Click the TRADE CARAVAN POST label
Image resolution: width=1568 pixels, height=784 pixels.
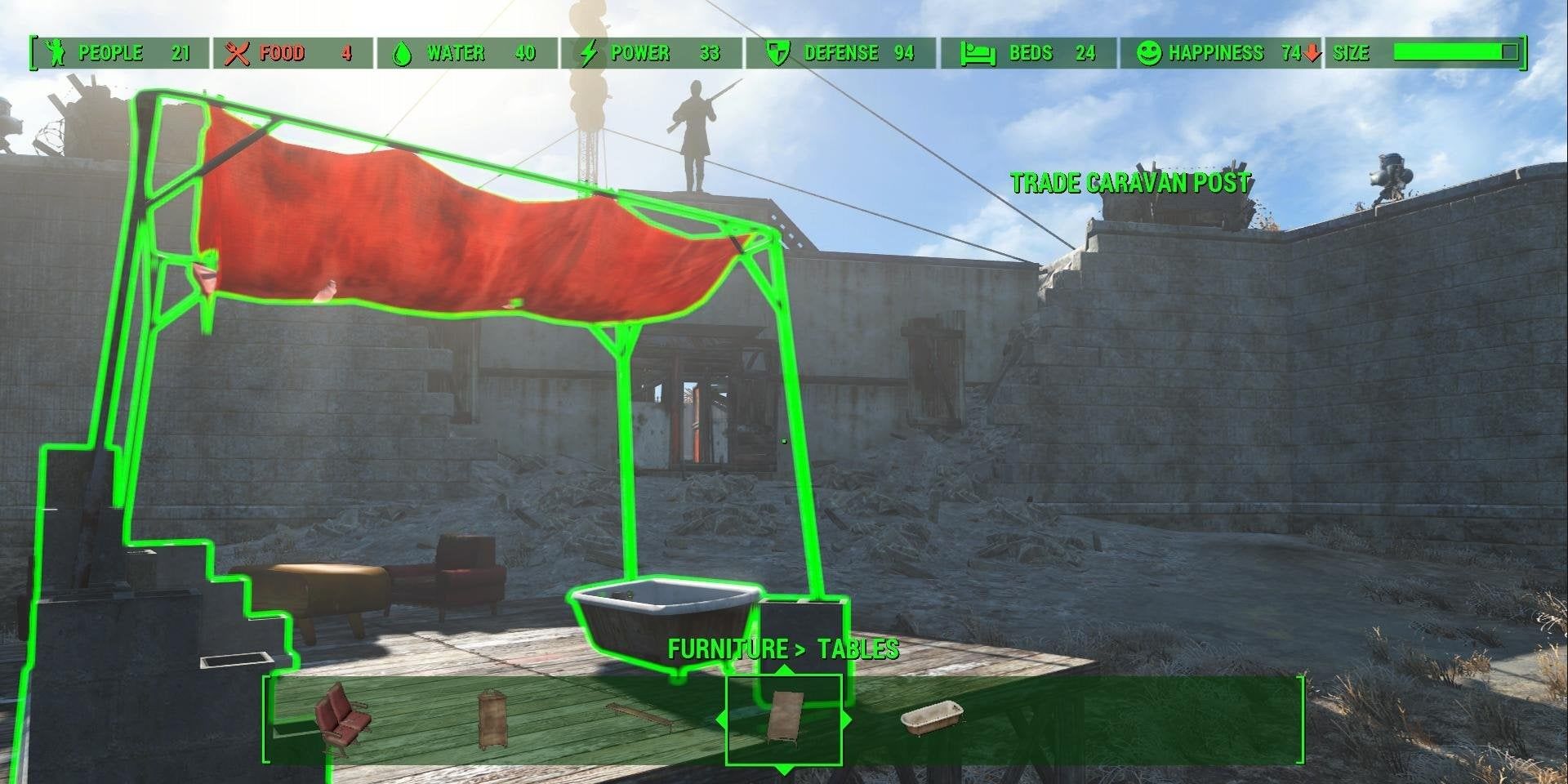pos(1130,183)
